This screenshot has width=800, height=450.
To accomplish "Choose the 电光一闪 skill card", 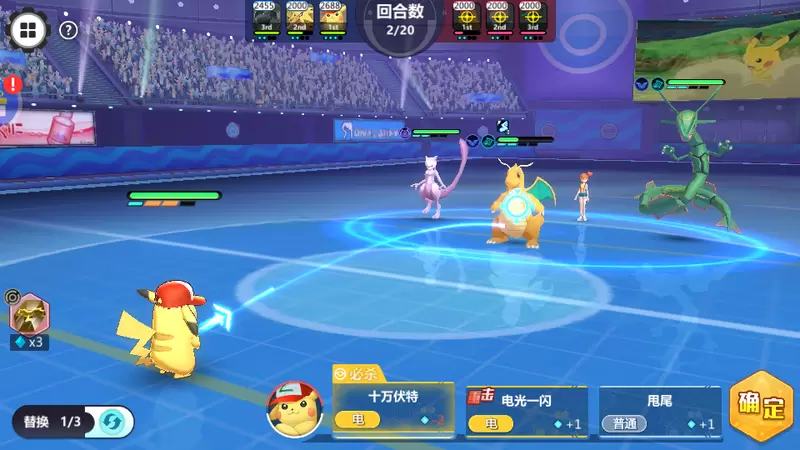I will pos(526,411).
